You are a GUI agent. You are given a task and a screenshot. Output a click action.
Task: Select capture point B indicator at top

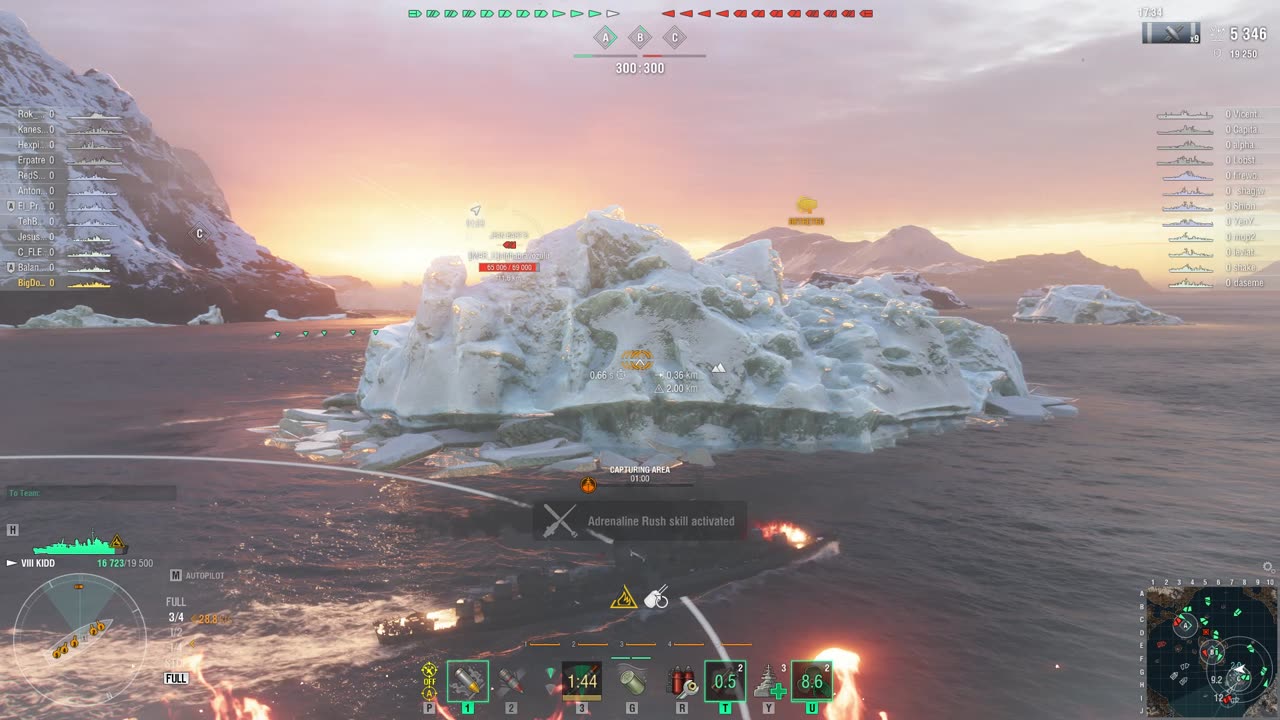tap(639, 38)
